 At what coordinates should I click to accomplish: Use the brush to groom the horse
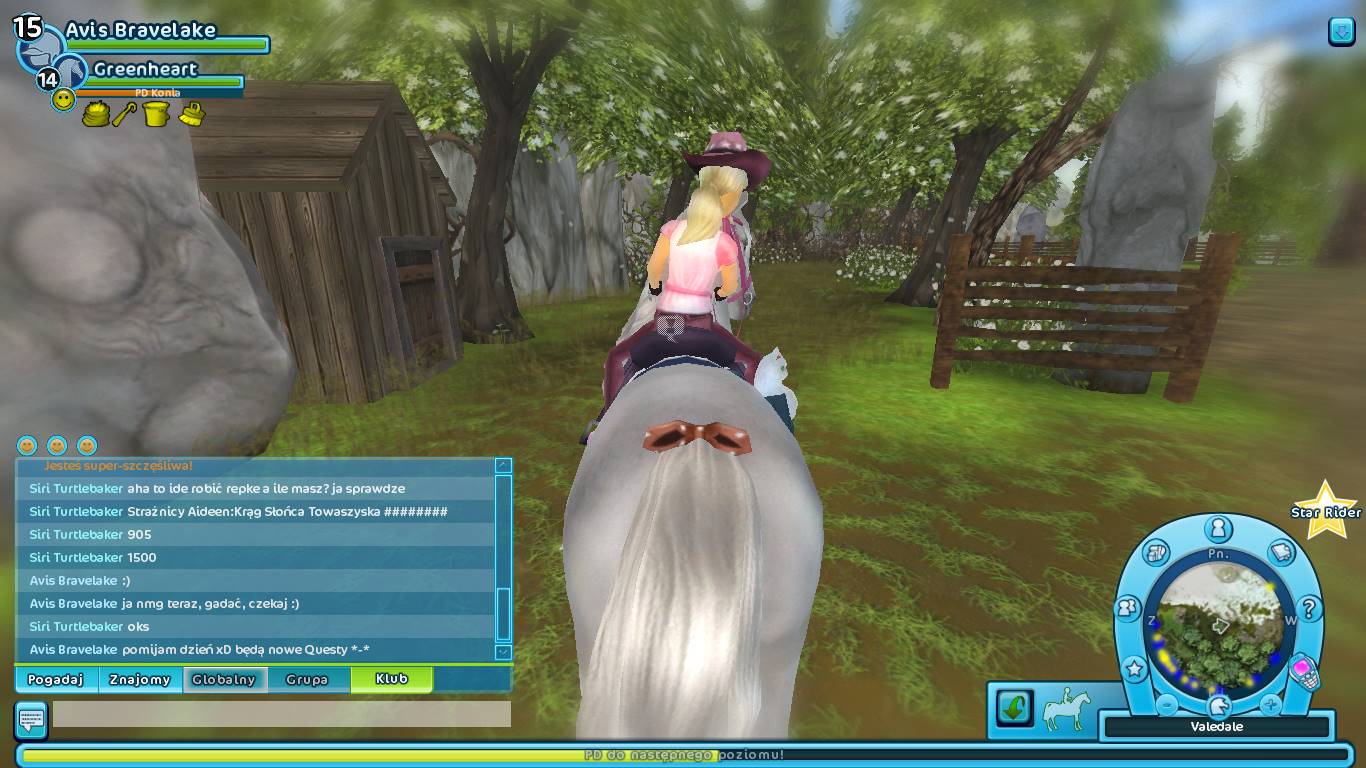point(192,114)
